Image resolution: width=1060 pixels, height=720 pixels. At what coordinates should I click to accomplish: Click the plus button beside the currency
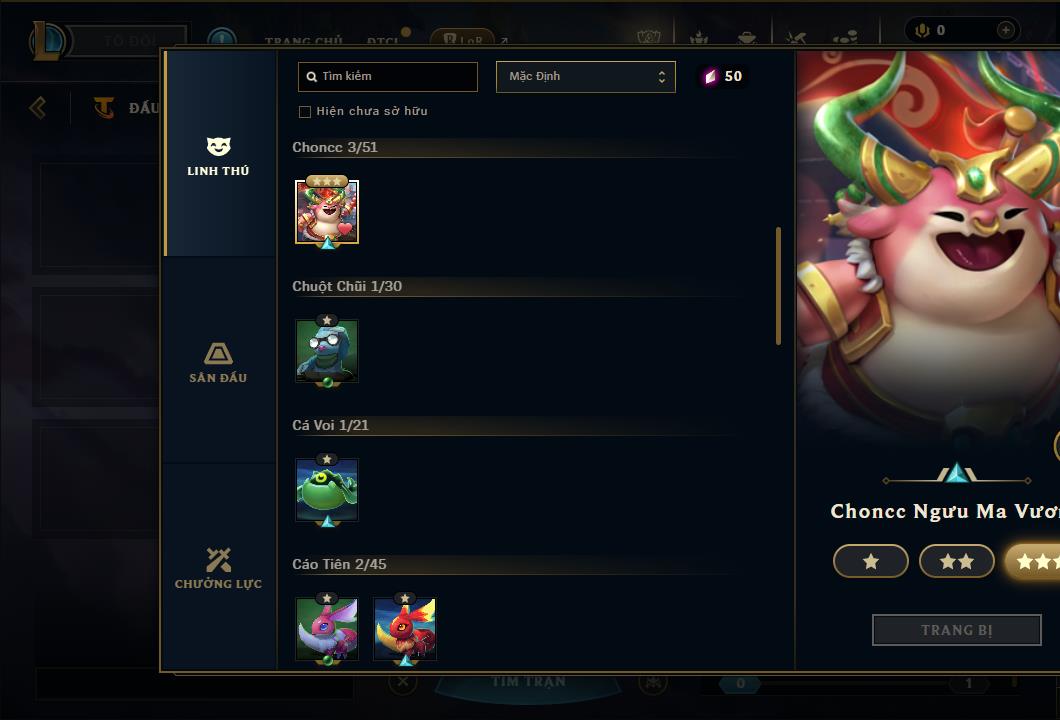1006,31
